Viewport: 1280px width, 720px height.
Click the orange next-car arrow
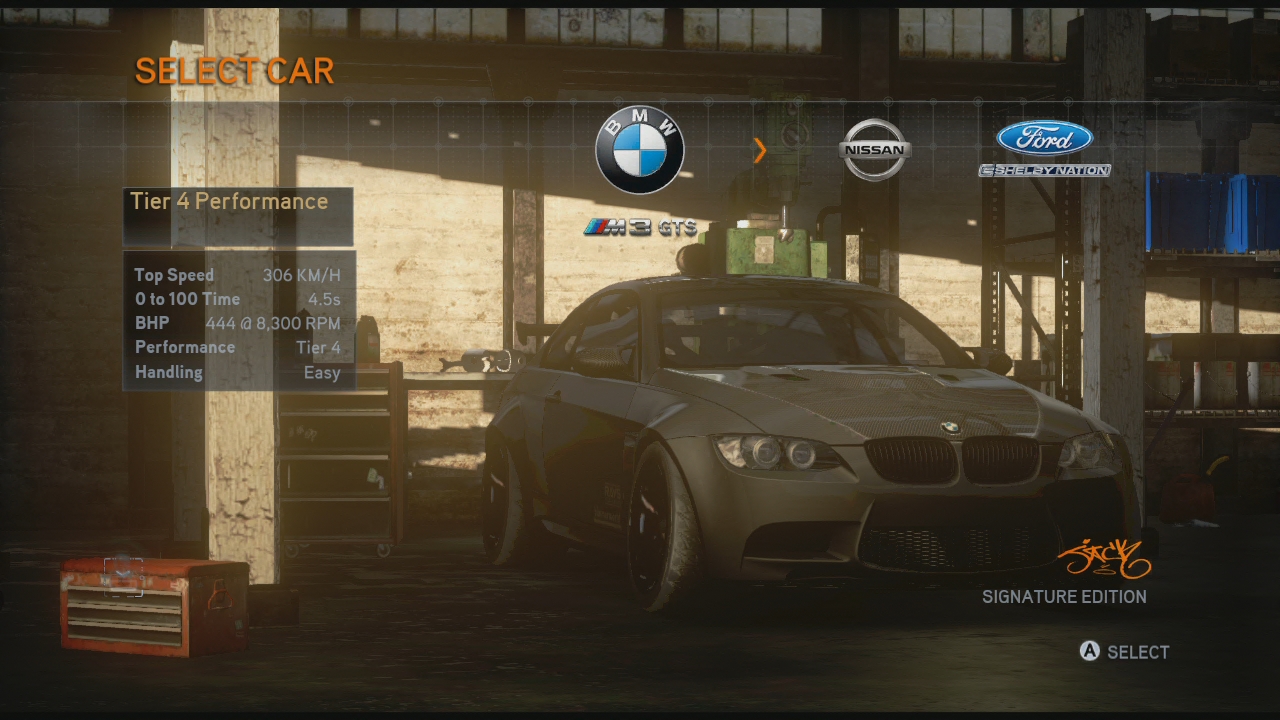760,151
